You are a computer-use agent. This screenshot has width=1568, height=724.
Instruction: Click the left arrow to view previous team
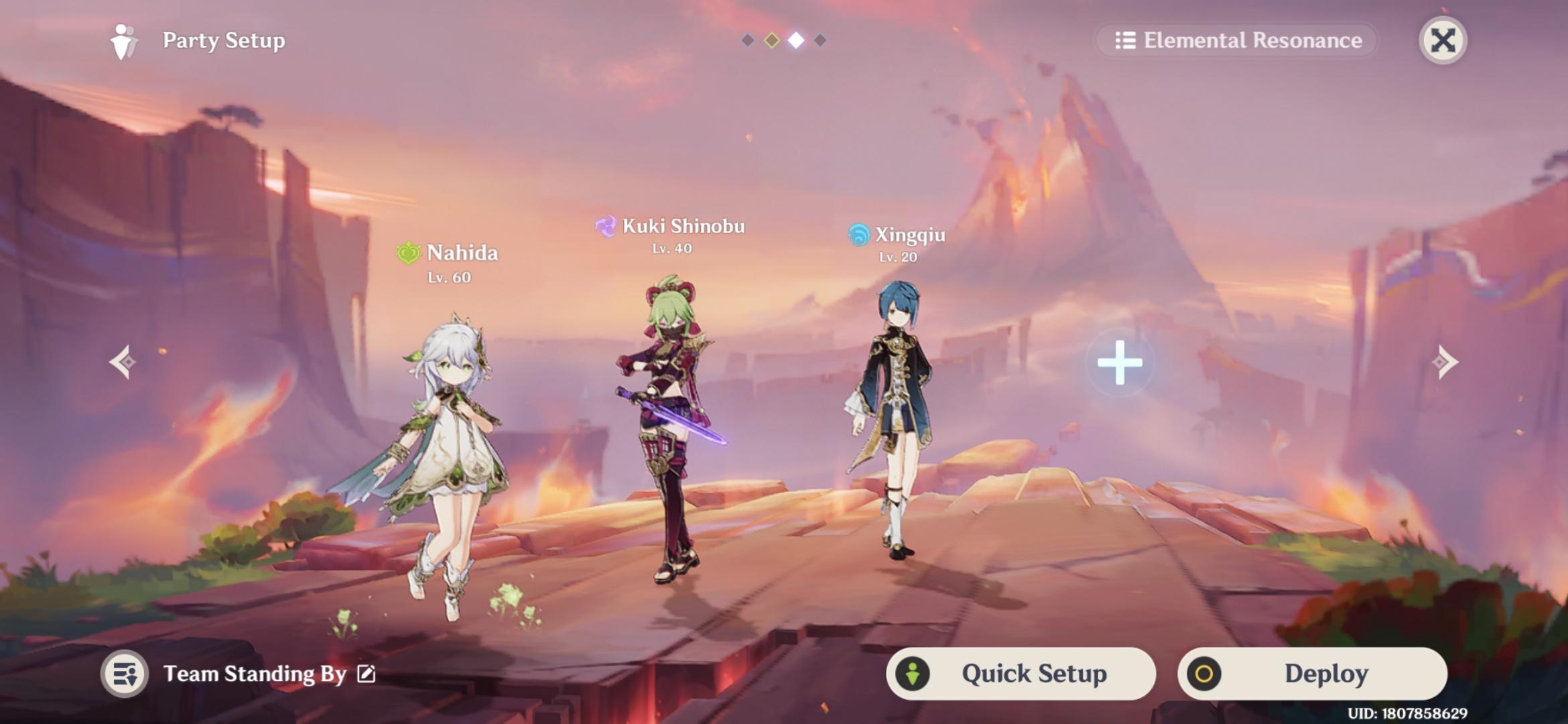pyautogui.click(x=124, y=362)
